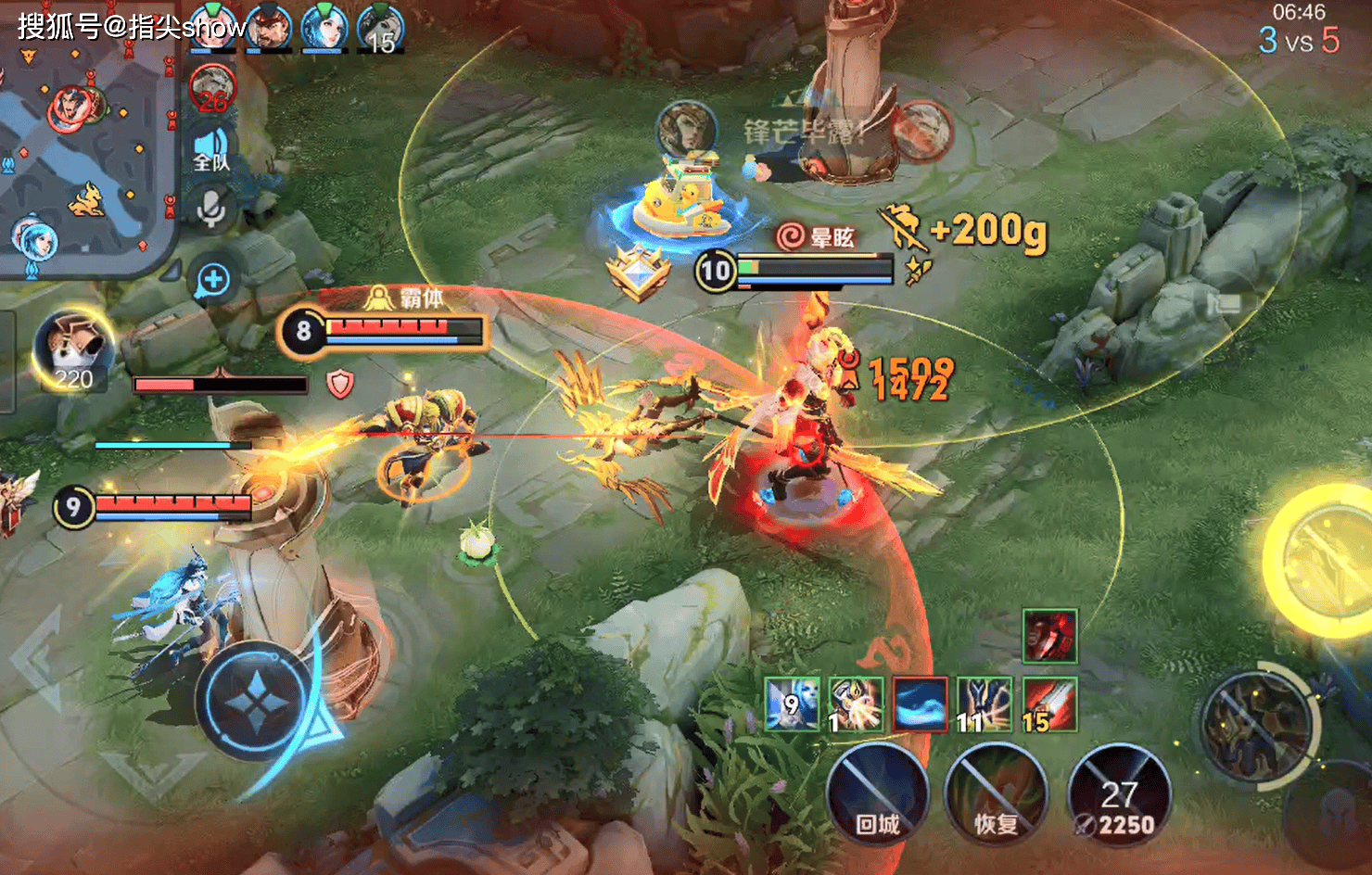
Task: Tap the red-ringed hero portrait showing 26
Action: (213, 90)
